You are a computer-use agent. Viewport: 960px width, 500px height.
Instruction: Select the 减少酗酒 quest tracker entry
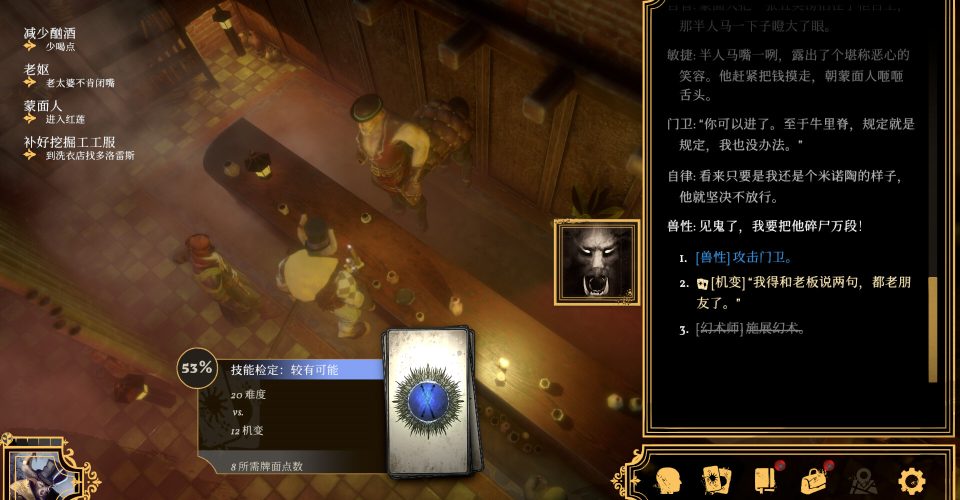[50, 33]
